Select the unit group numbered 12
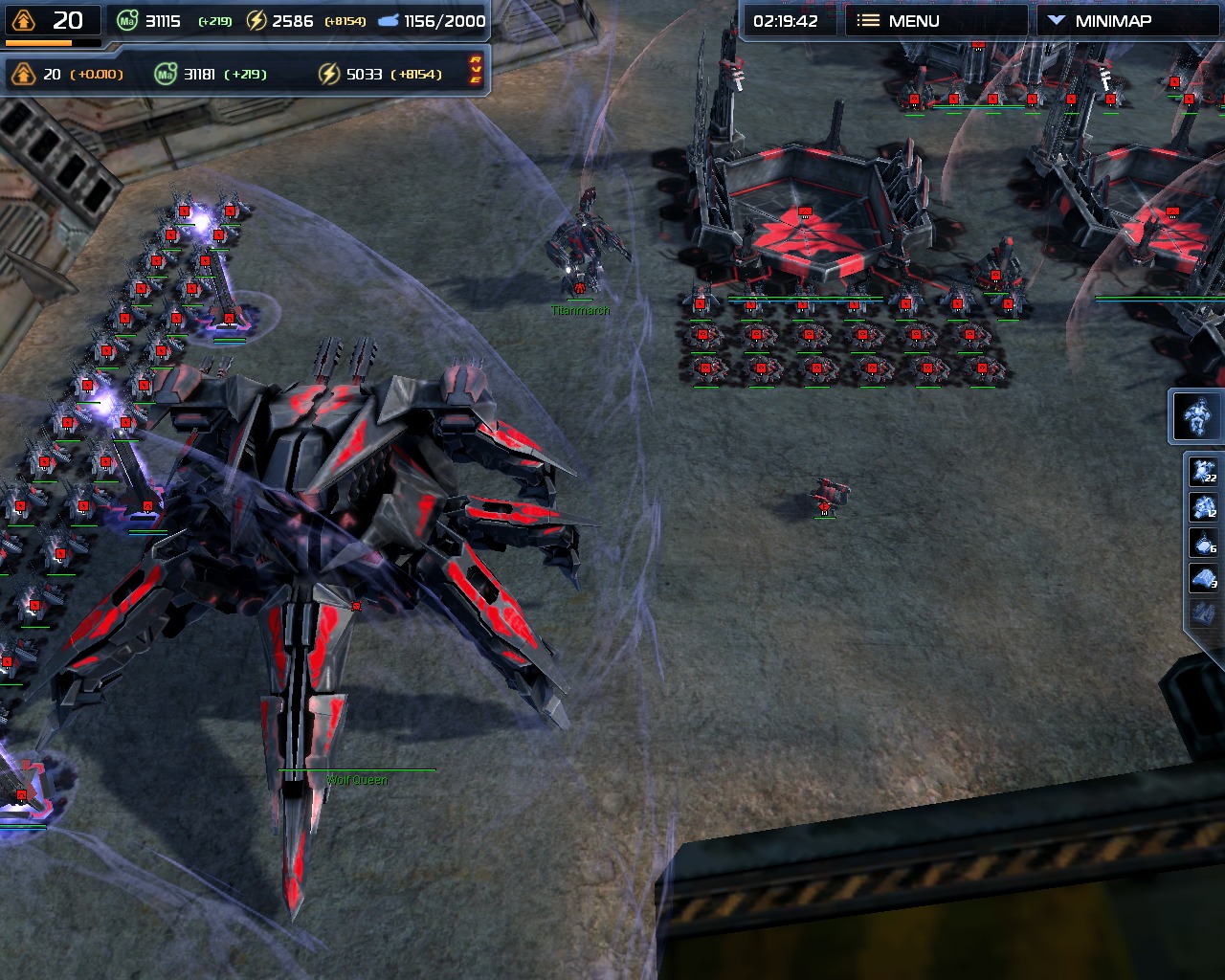 [x=1204, y=507]
